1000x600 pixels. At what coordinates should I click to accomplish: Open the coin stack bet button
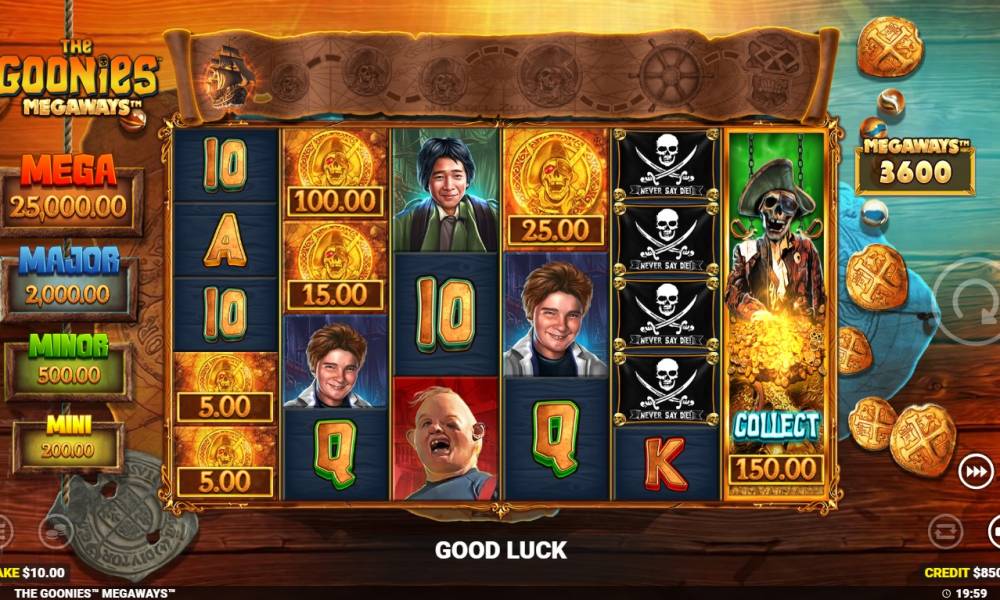coord(55,531)
